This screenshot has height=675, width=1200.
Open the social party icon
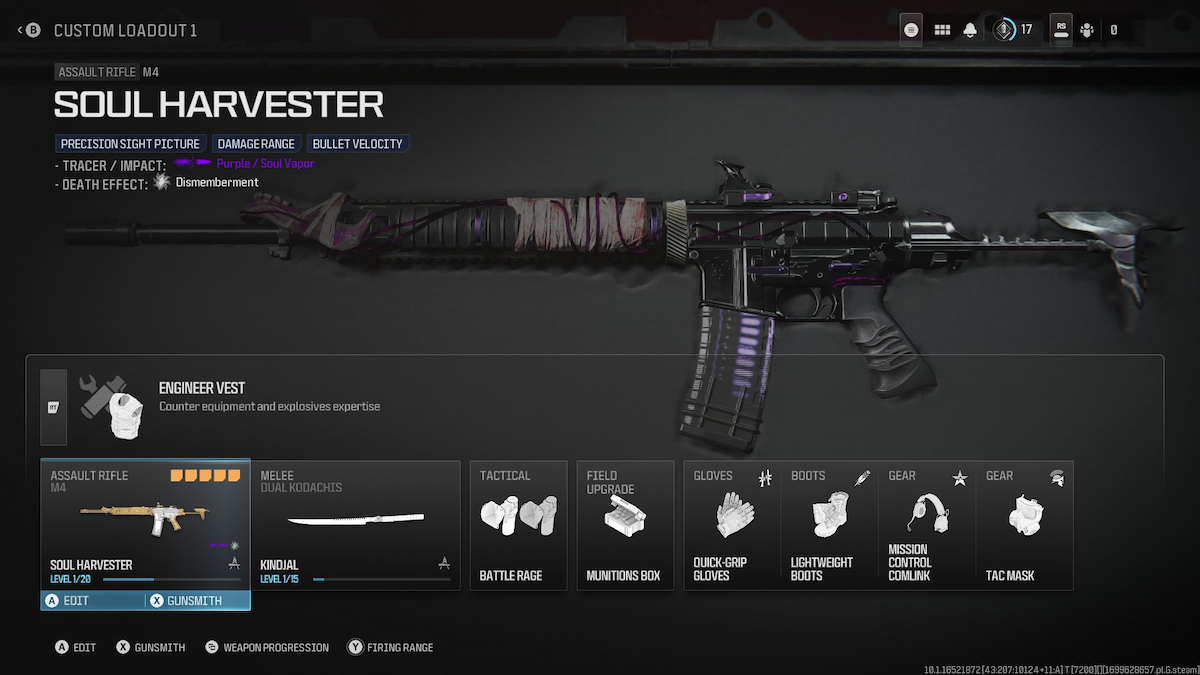point(1087,30)
